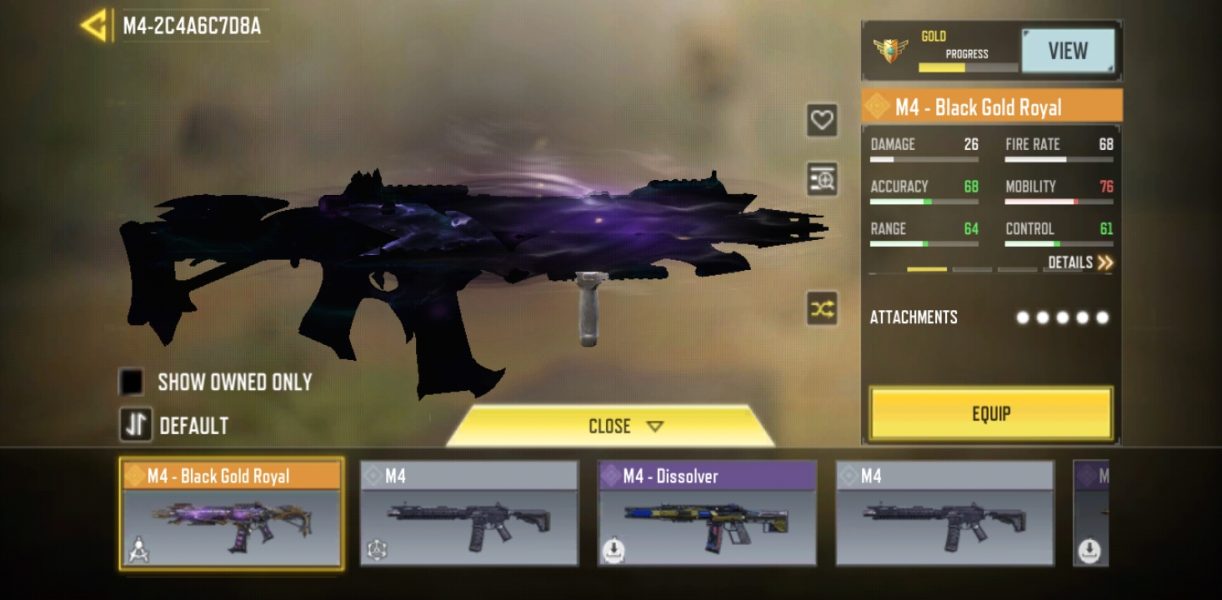Open the Attachments row
The height and width of the screenshot is (600, 1222).
click(990, 318)
